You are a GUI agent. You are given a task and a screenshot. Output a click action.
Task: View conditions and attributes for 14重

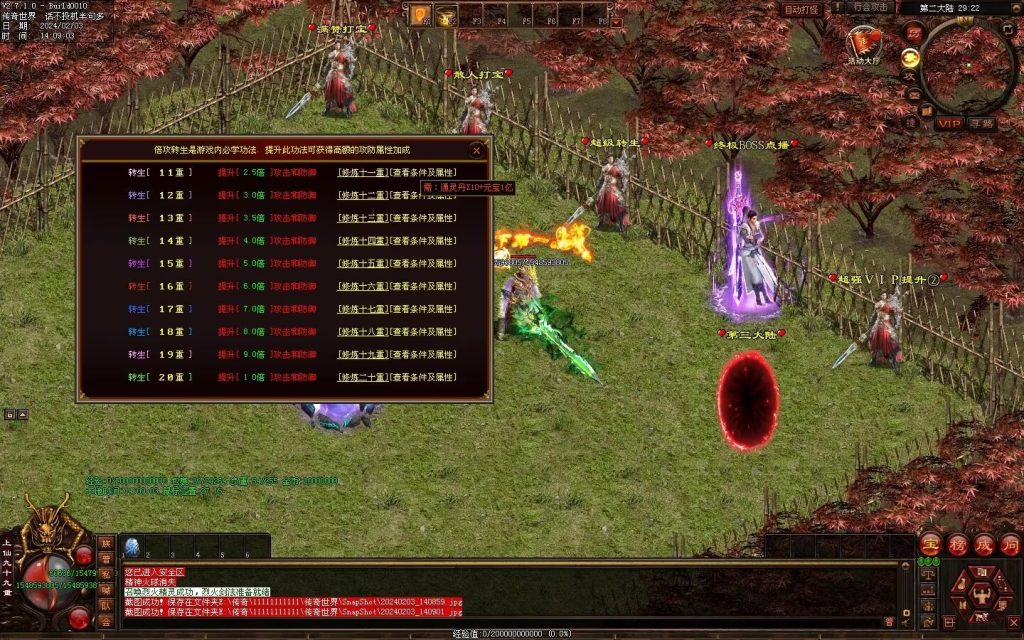(423, 241)
